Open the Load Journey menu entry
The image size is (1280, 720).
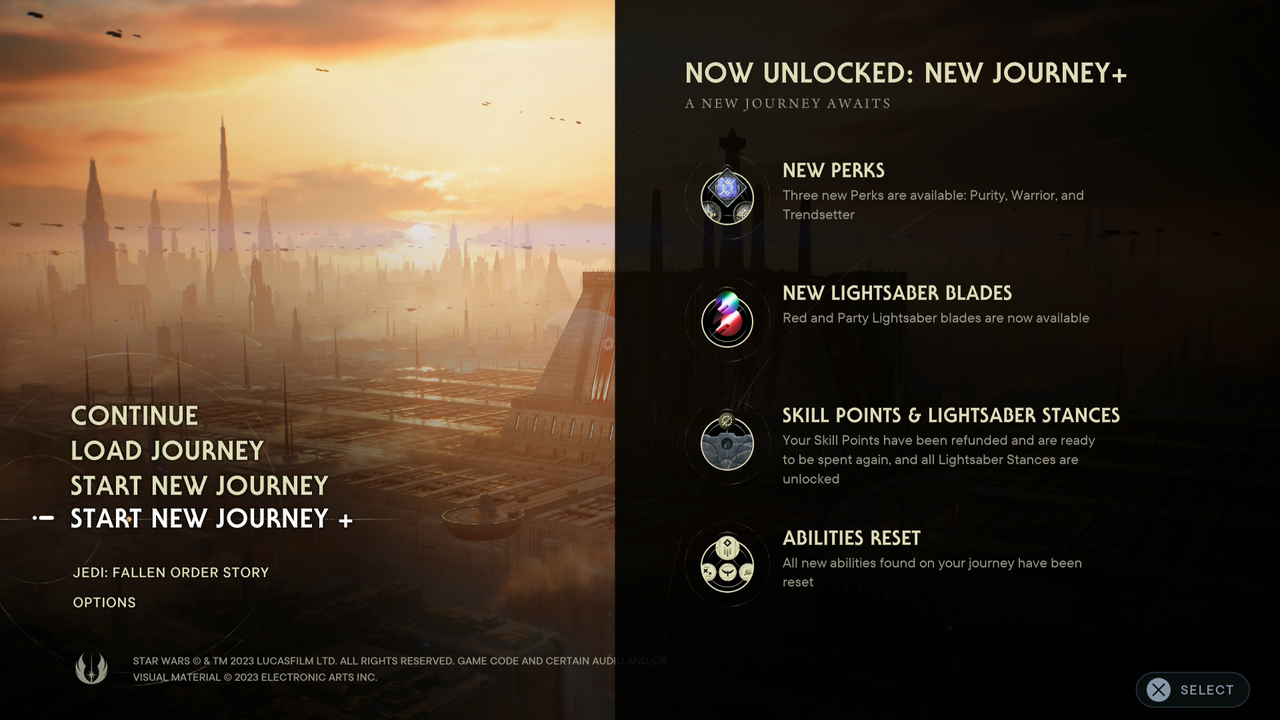166,450
